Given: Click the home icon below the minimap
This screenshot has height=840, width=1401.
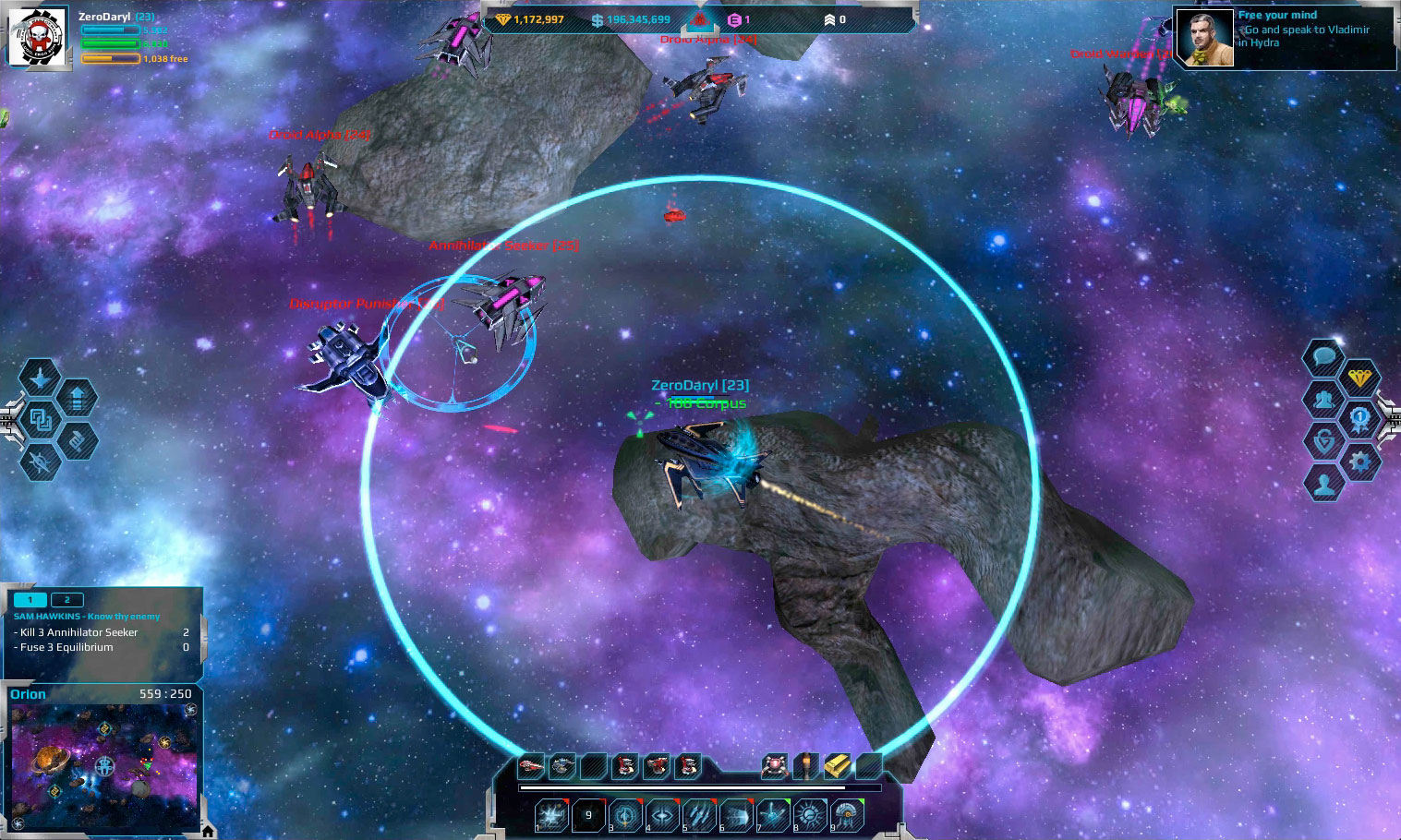Looking at the screenshot, I should (x=208, y=832).
